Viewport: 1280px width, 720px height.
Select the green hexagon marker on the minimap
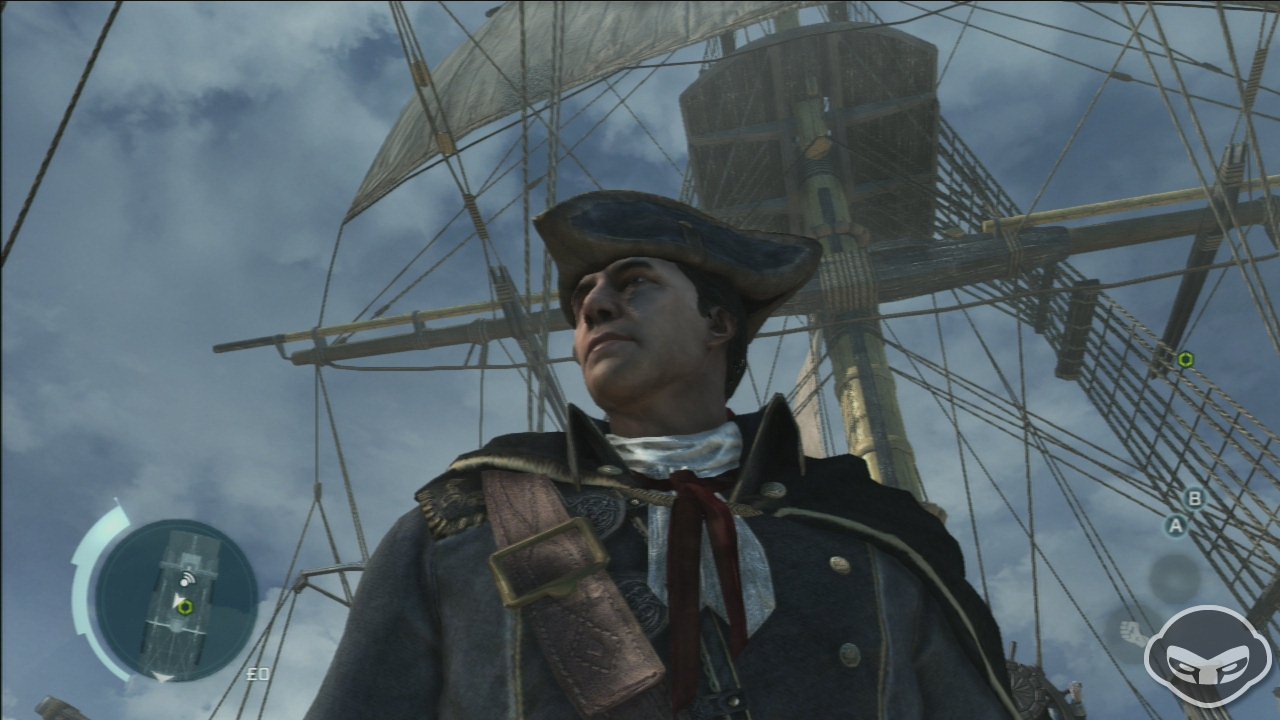185,606
